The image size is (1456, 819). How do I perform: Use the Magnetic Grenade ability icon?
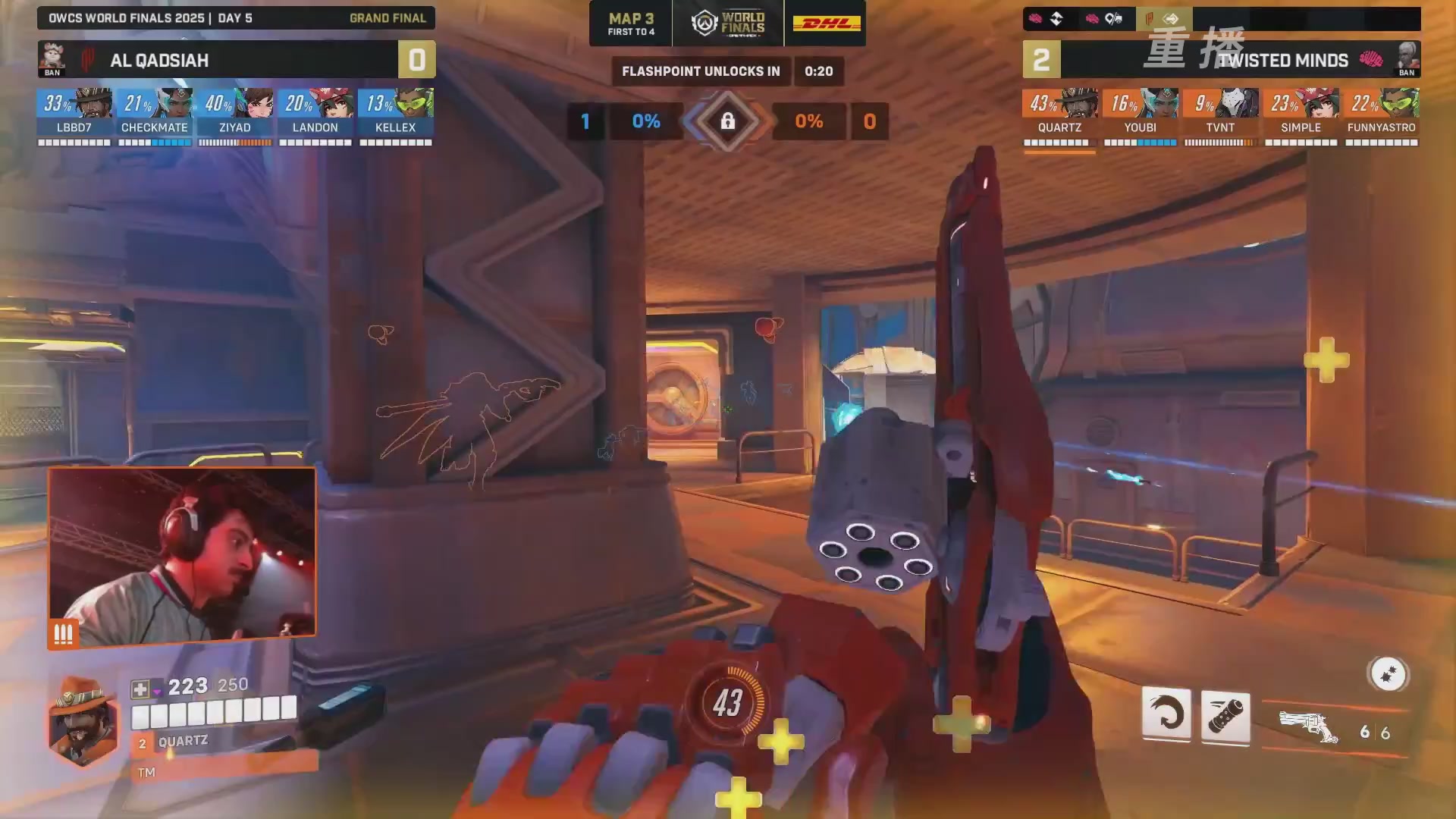pyautogui.click(x=1225, y=716)
